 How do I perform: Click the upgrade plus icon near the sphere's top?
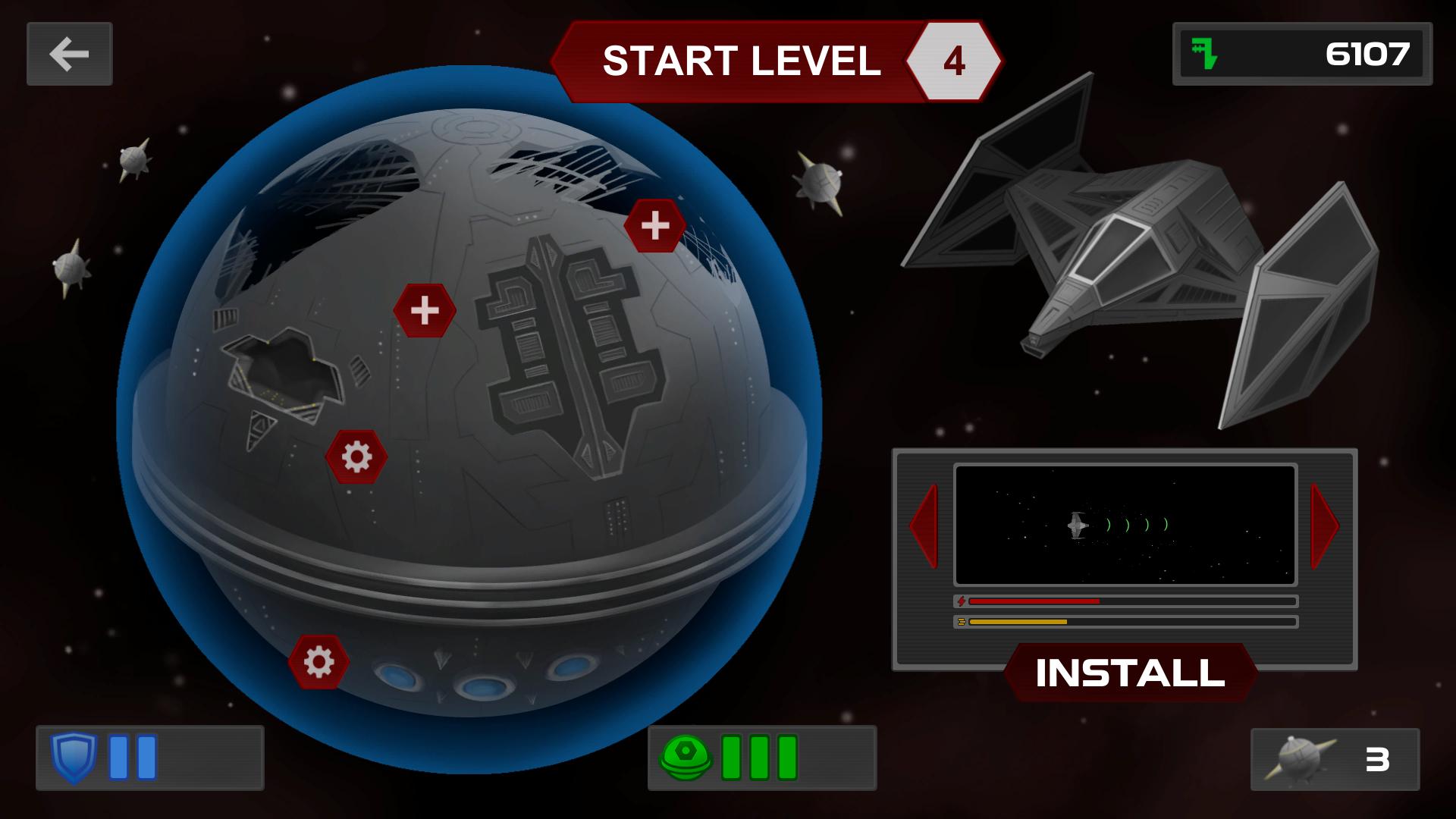click(654, 225)
